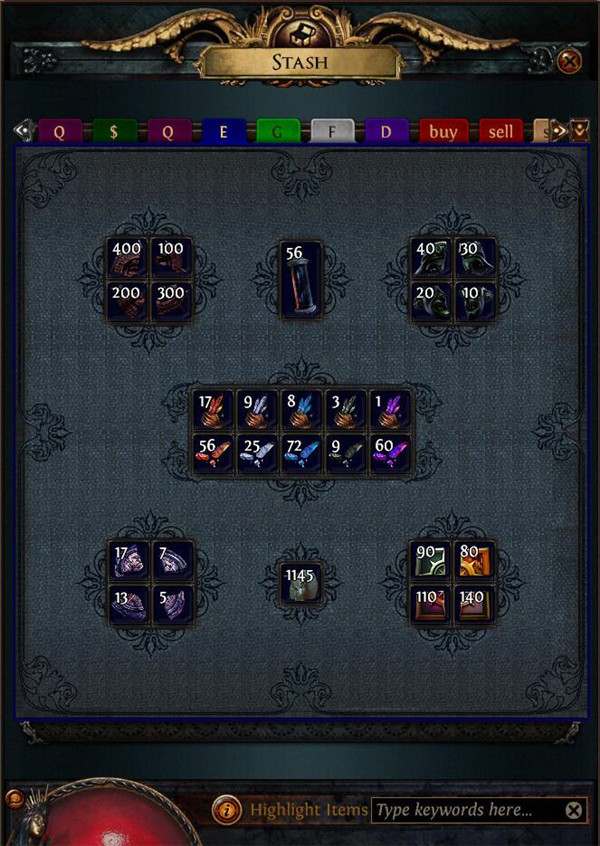
Task: Select the '$' stash tab
Action: click(114, 132)
